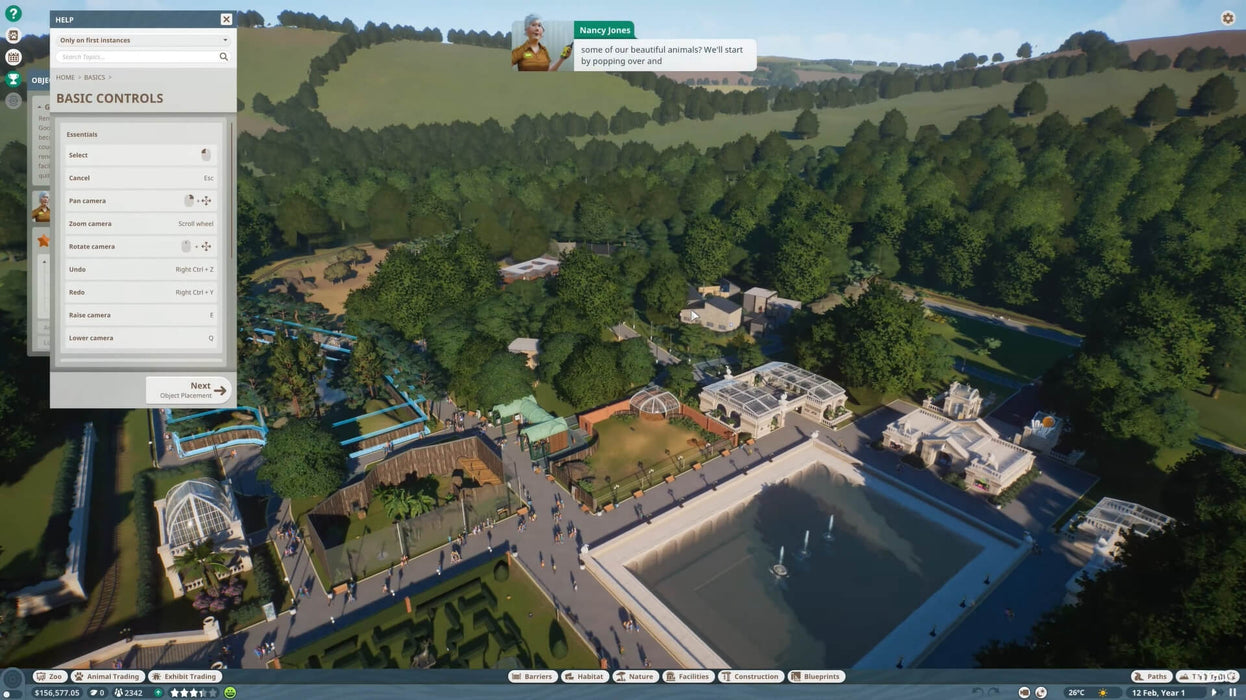Click the Search Topics field

coord(136,57)
